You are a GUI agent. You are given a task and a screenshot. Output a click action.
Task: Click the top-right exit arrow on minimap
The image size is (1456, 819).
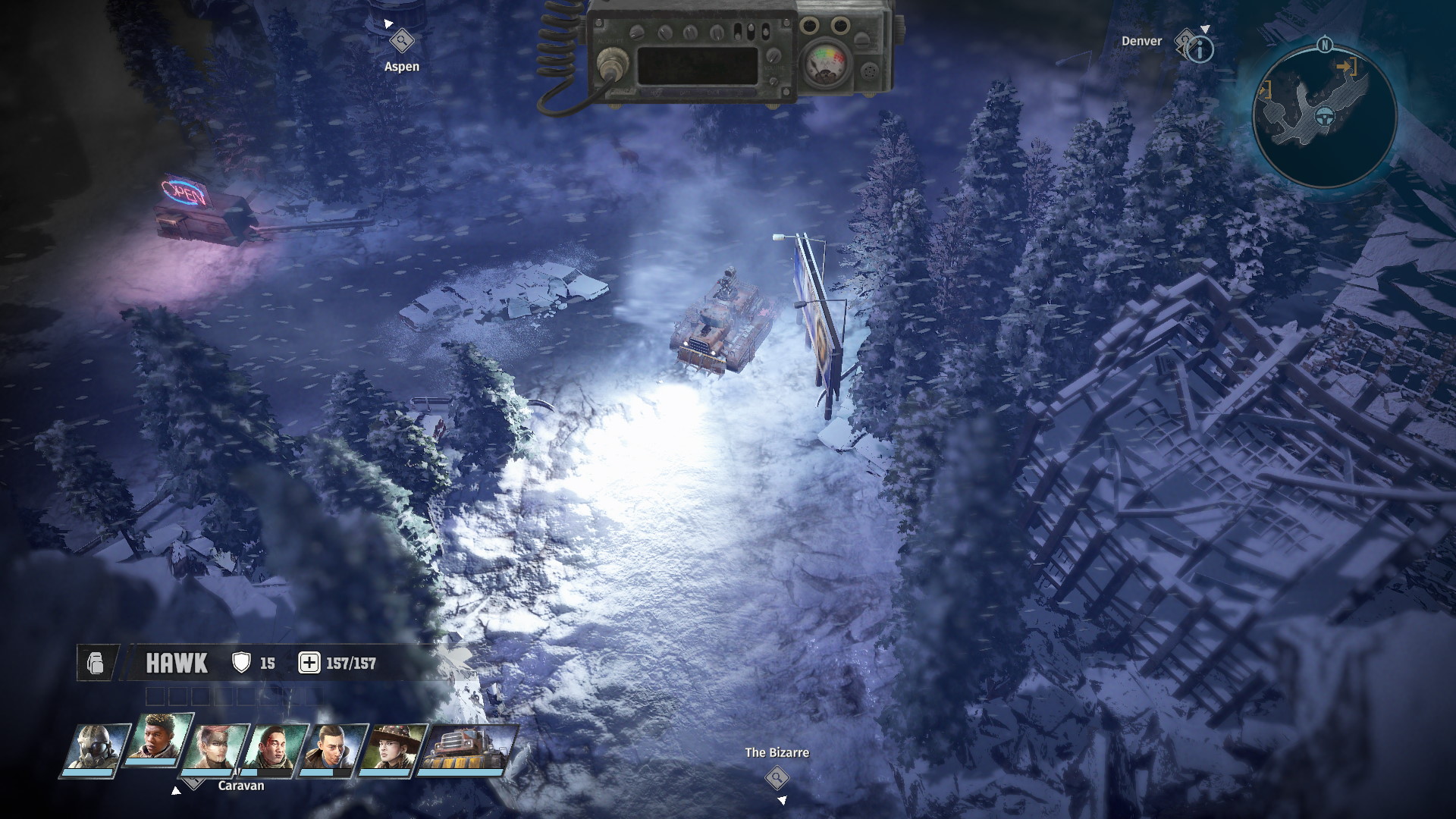click(1346, 67)
